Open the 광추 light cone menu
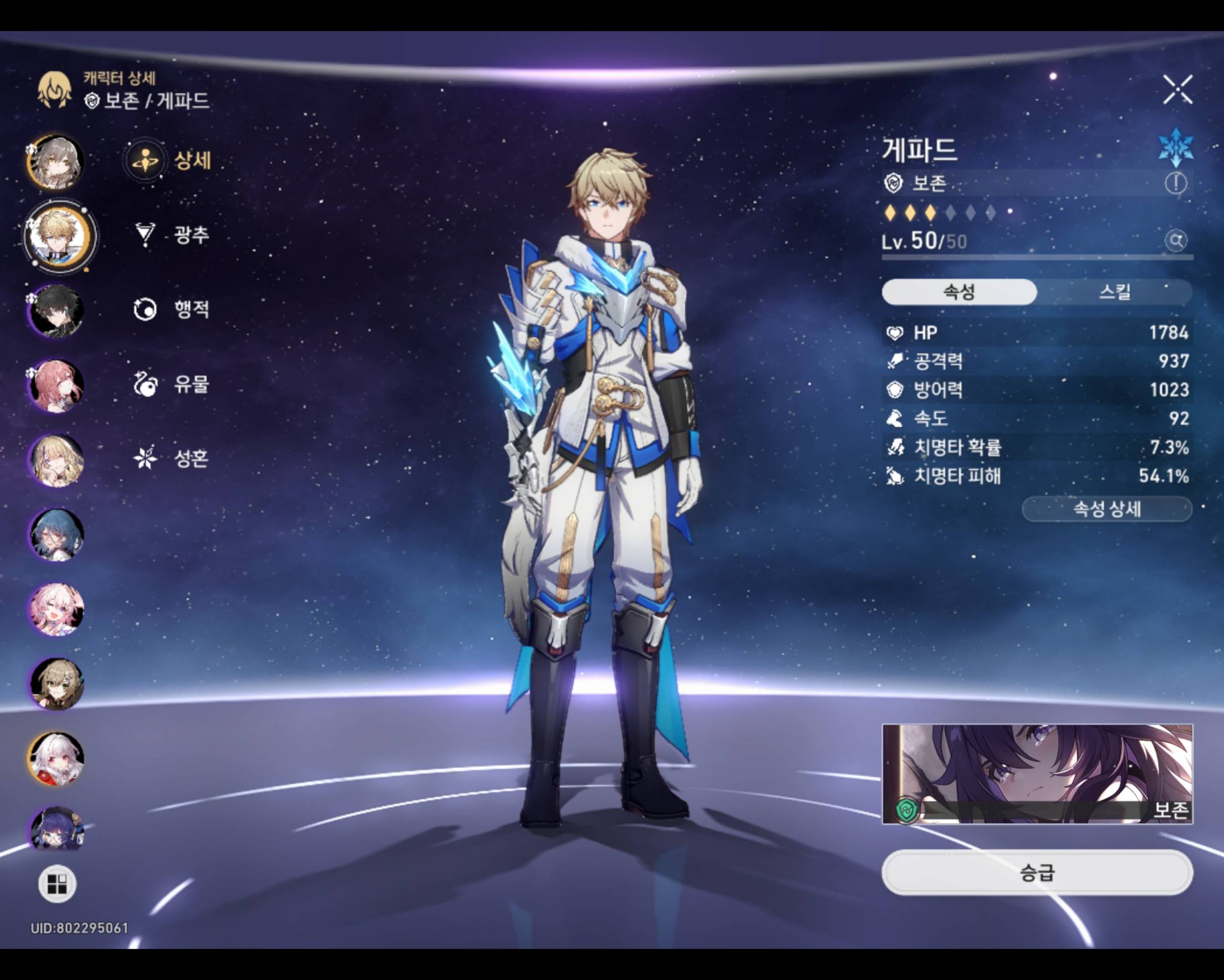This screenshot has height=980, width=1224. pyautogui.click(x=171, y=234)
